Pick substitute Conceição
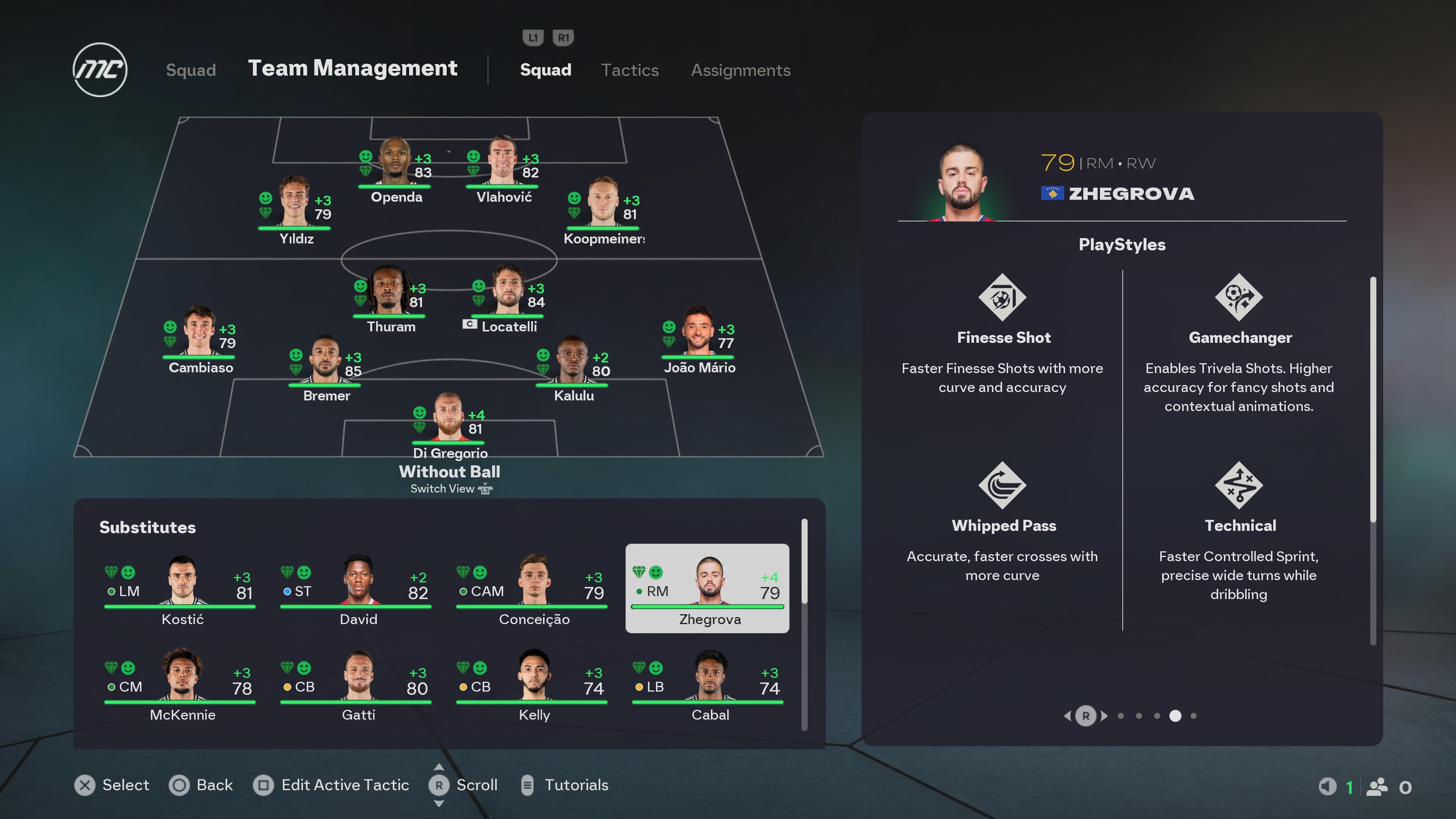This screenshot has width=1456, height=819. pyautogui.click(x=533, y=588)
